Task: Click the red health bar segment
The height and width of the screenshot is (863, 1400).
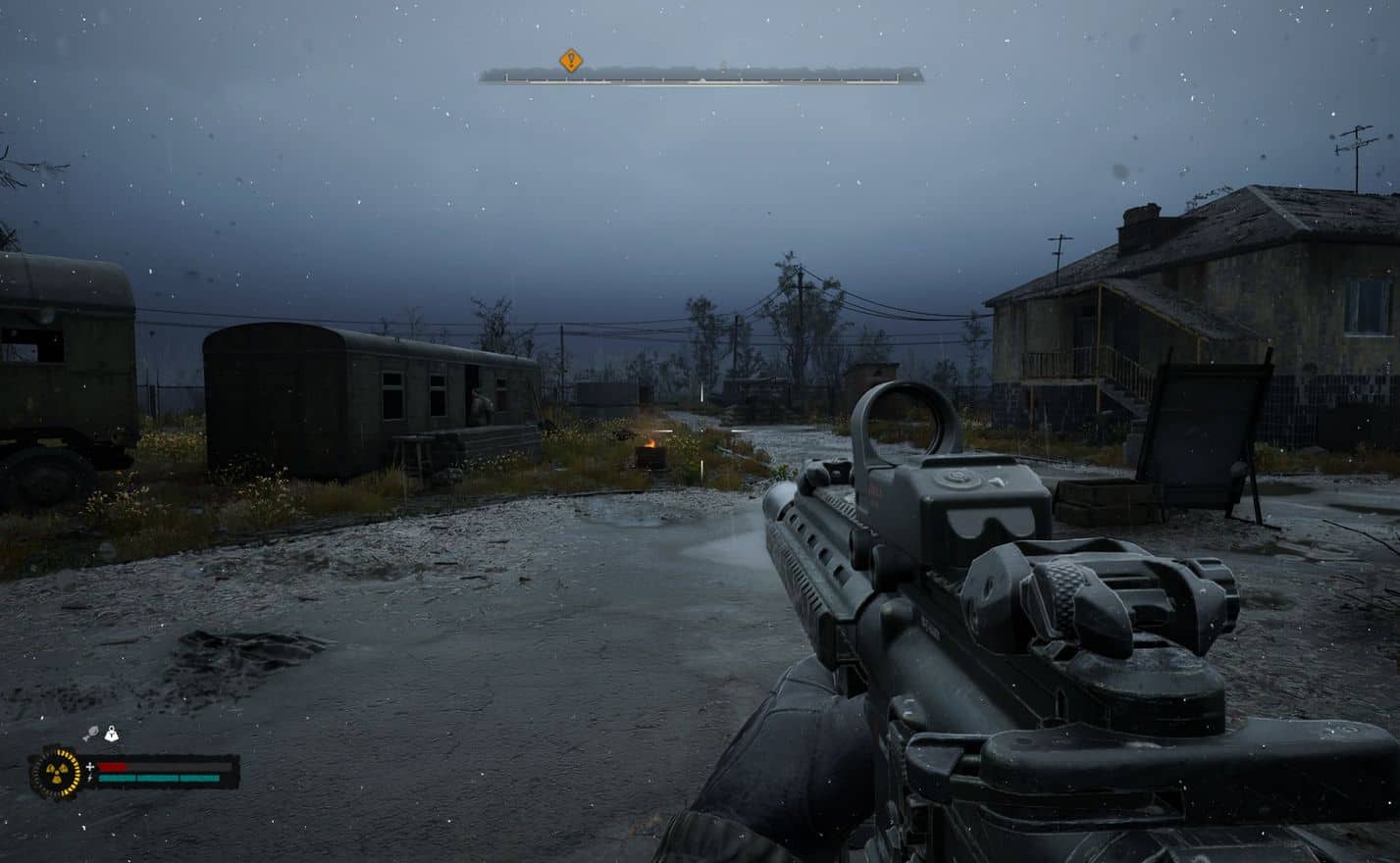Action: tap(113, 766)
